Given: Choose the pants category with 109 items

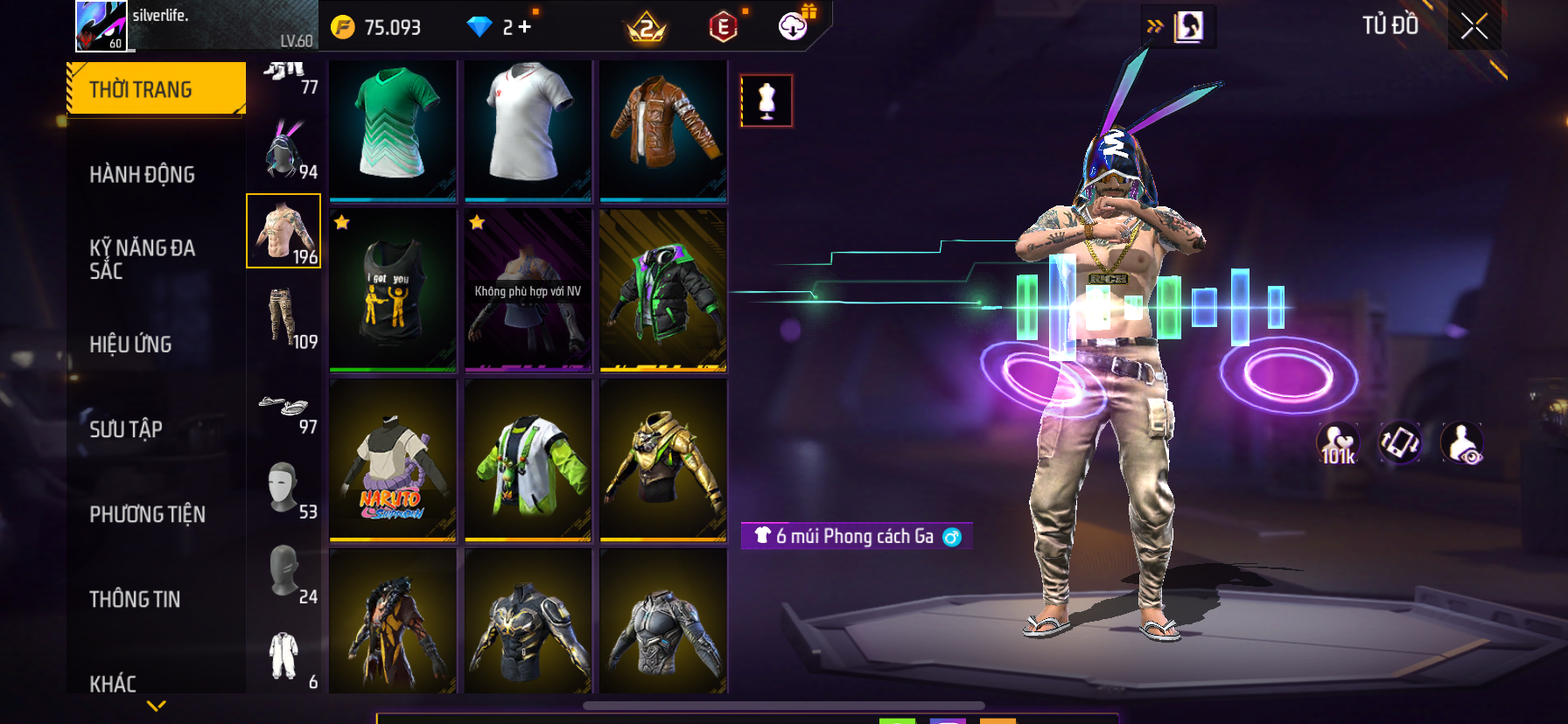Looking at the screenshot, I should [283, 317].
